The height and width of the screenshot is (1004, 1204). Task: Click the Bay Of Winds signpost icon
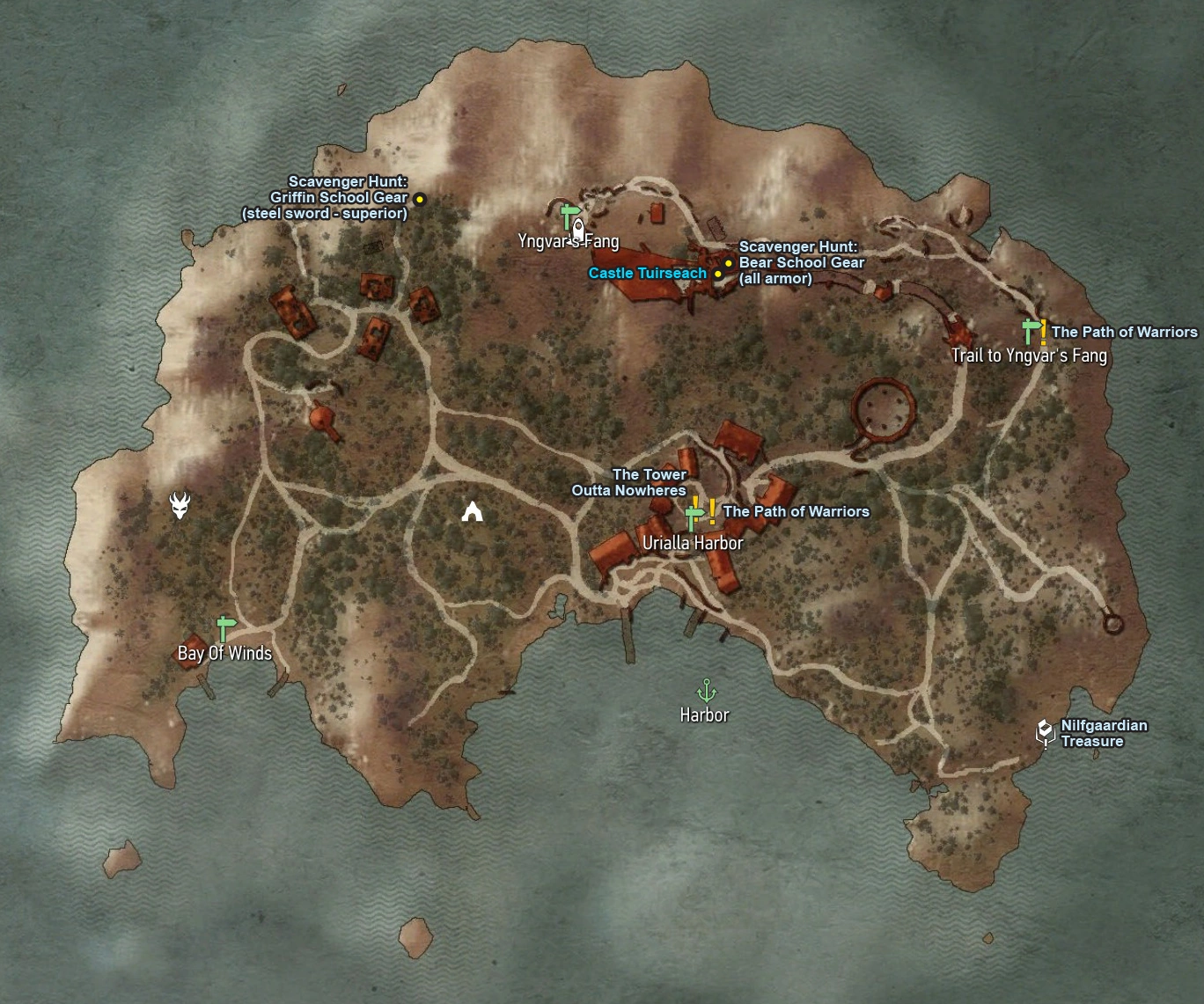point(224,627)
